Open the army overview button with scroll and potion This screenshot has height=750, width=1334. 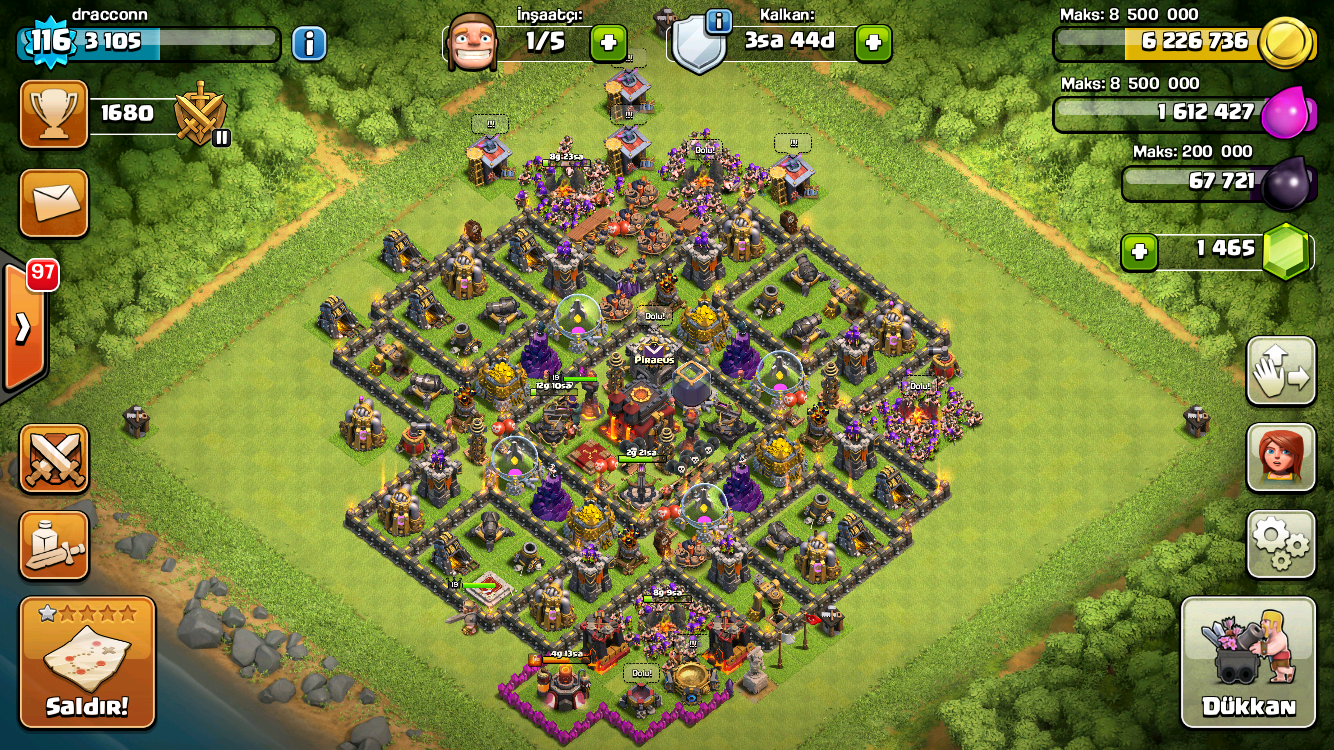tap(54, 545)
